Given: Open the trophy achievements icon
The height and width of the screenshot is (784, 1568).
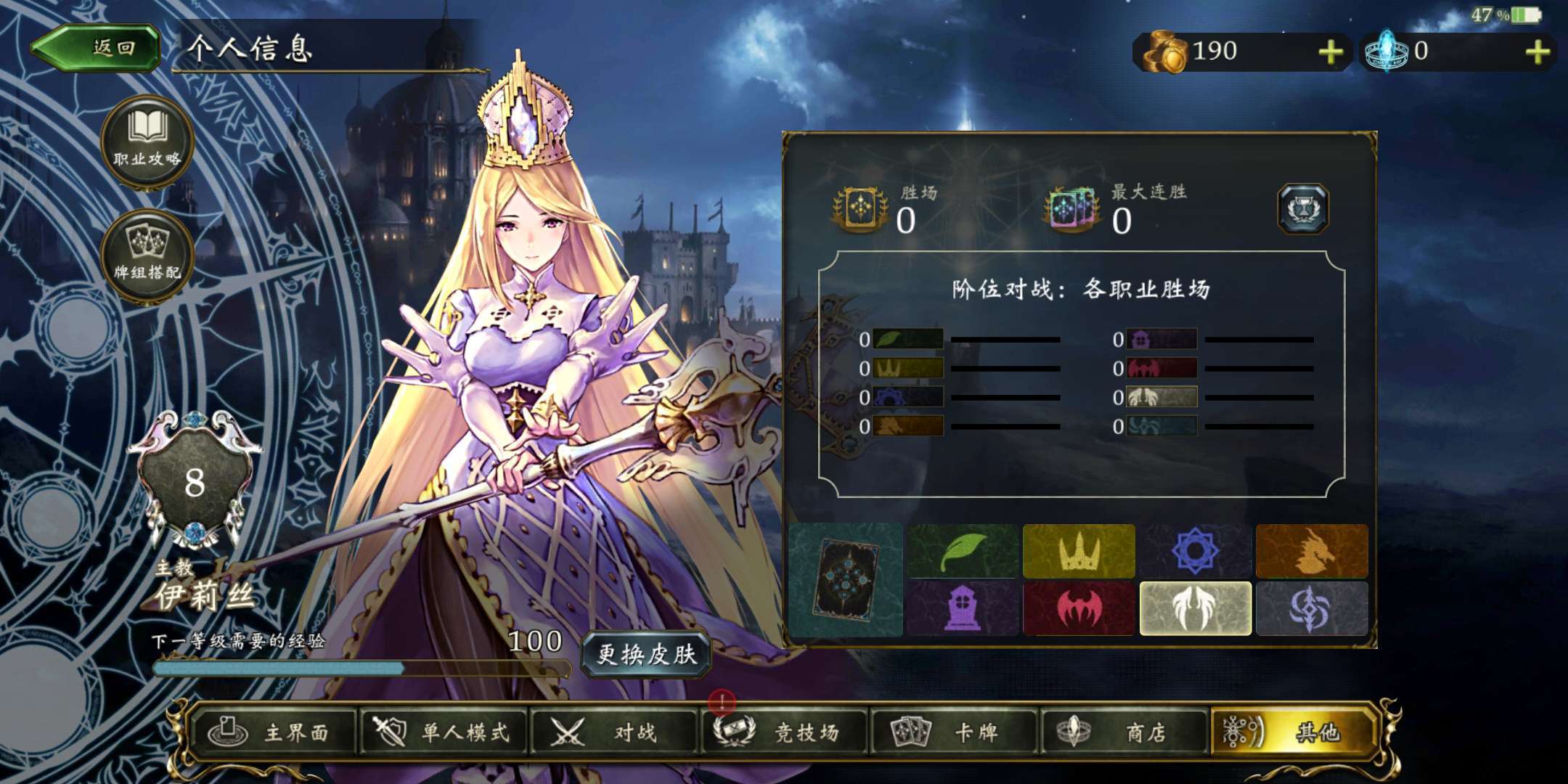Looking at the screenshot, I should point(1303,209).
